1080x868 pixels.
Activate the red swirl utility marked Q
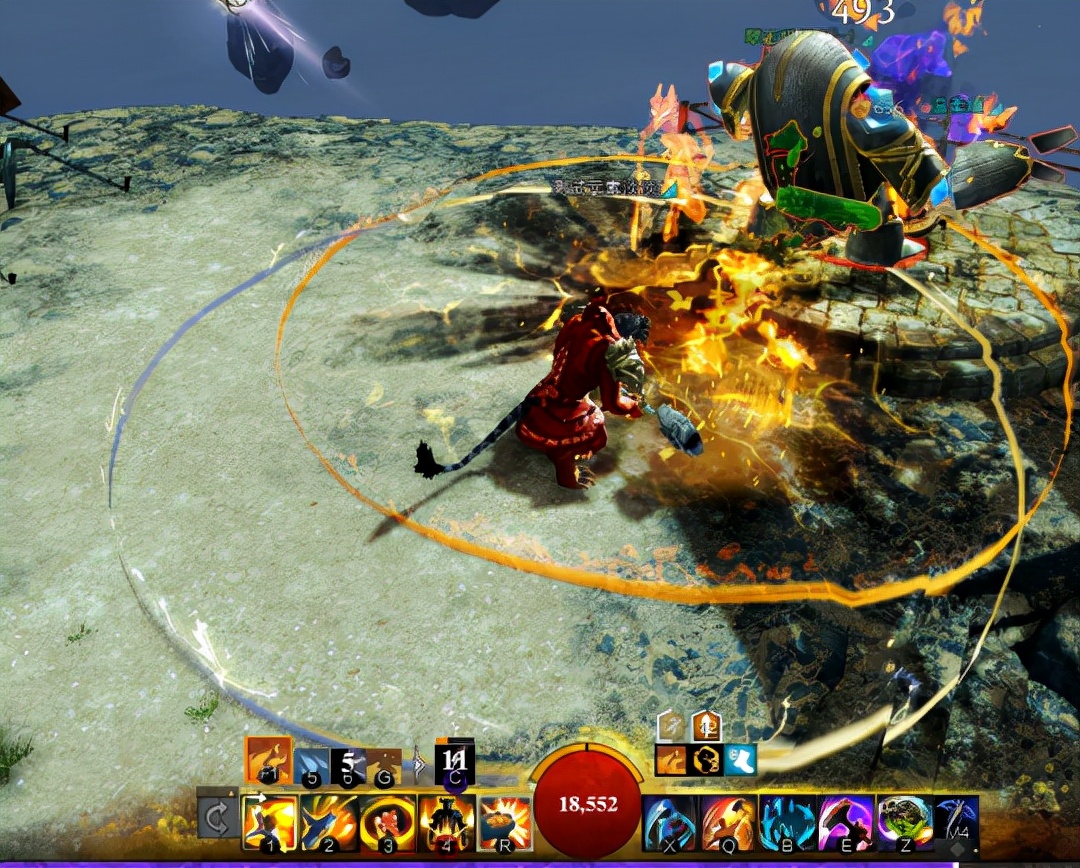729,822
